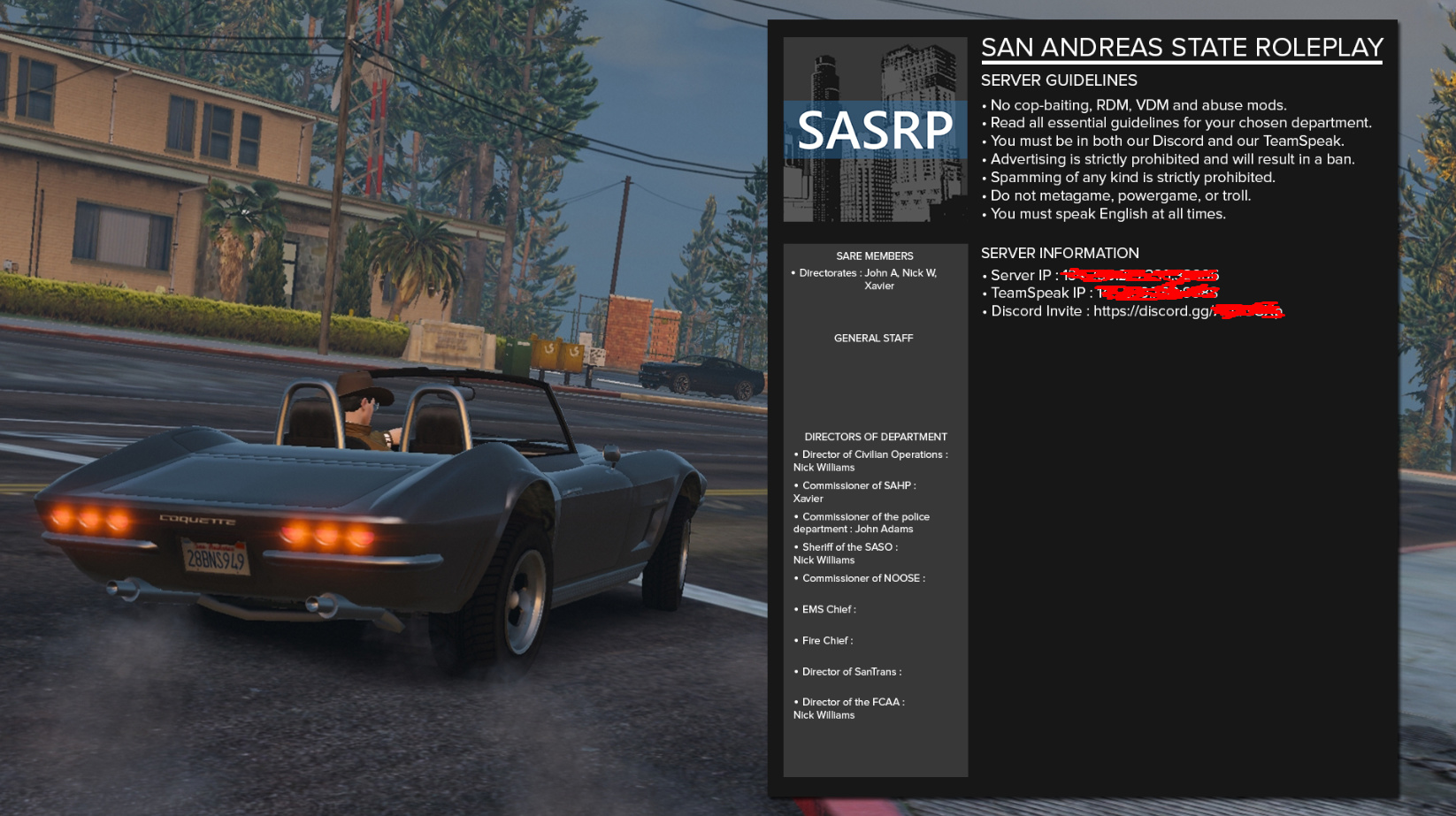Collapse the DIRECTORS OF DEPARTMENT list

click(x=875, y=436)
